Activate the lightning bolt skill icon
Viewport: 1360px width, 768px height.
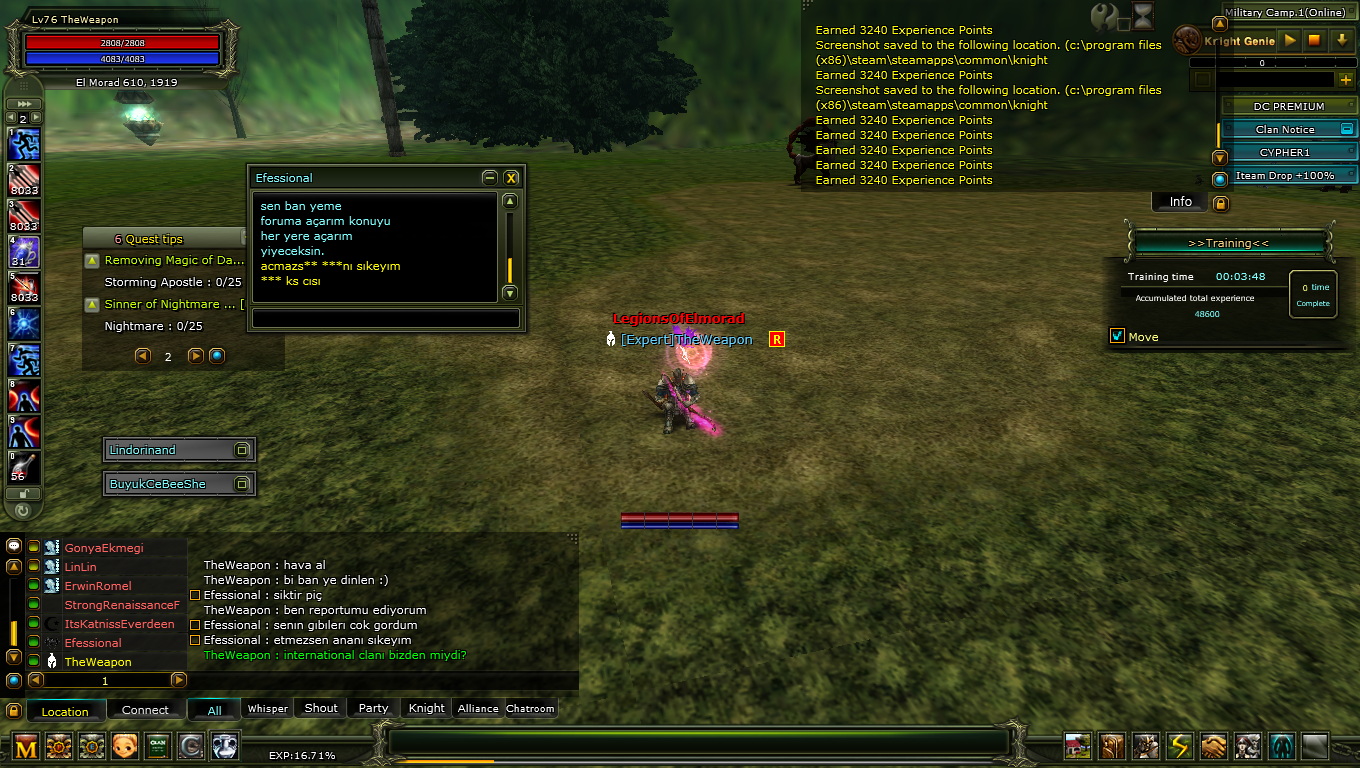pos(1179,746)
